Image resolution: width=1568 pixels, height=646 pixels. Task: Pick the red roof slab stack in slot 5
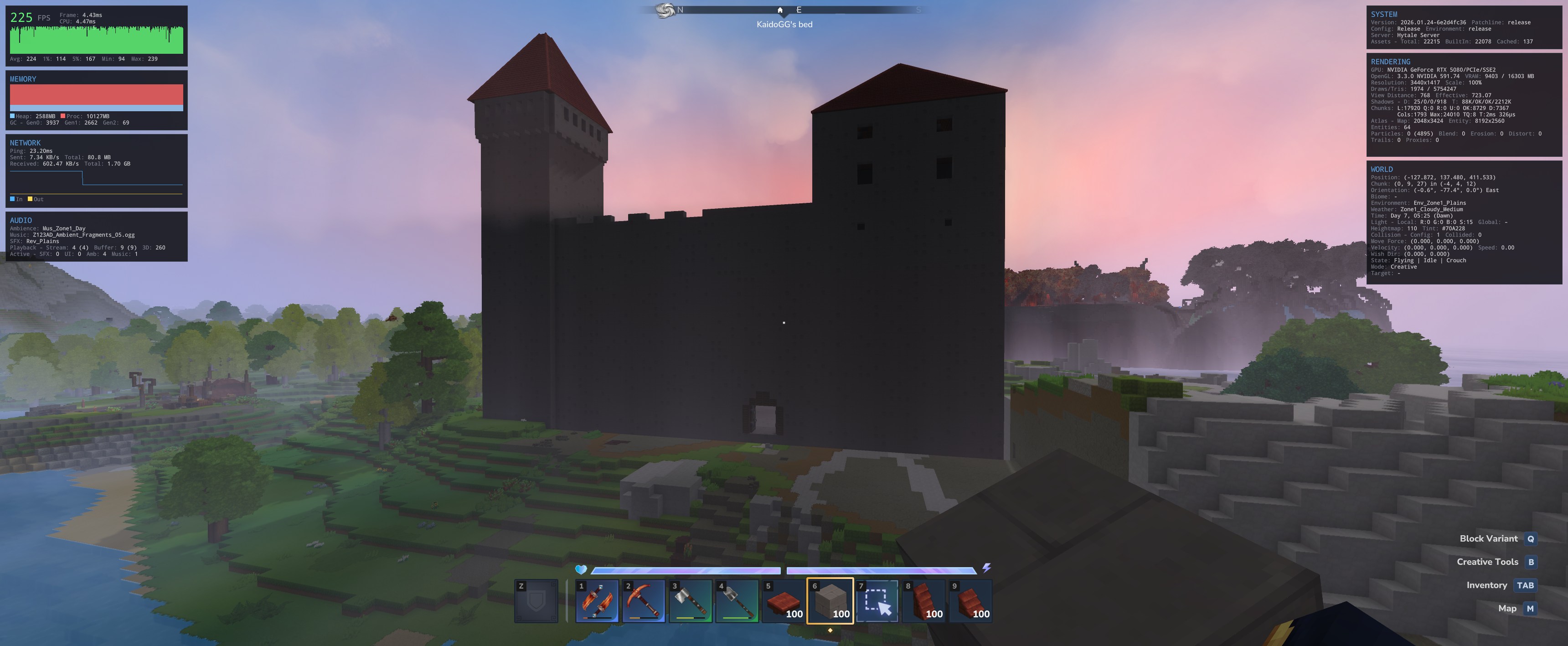[784, 601]
